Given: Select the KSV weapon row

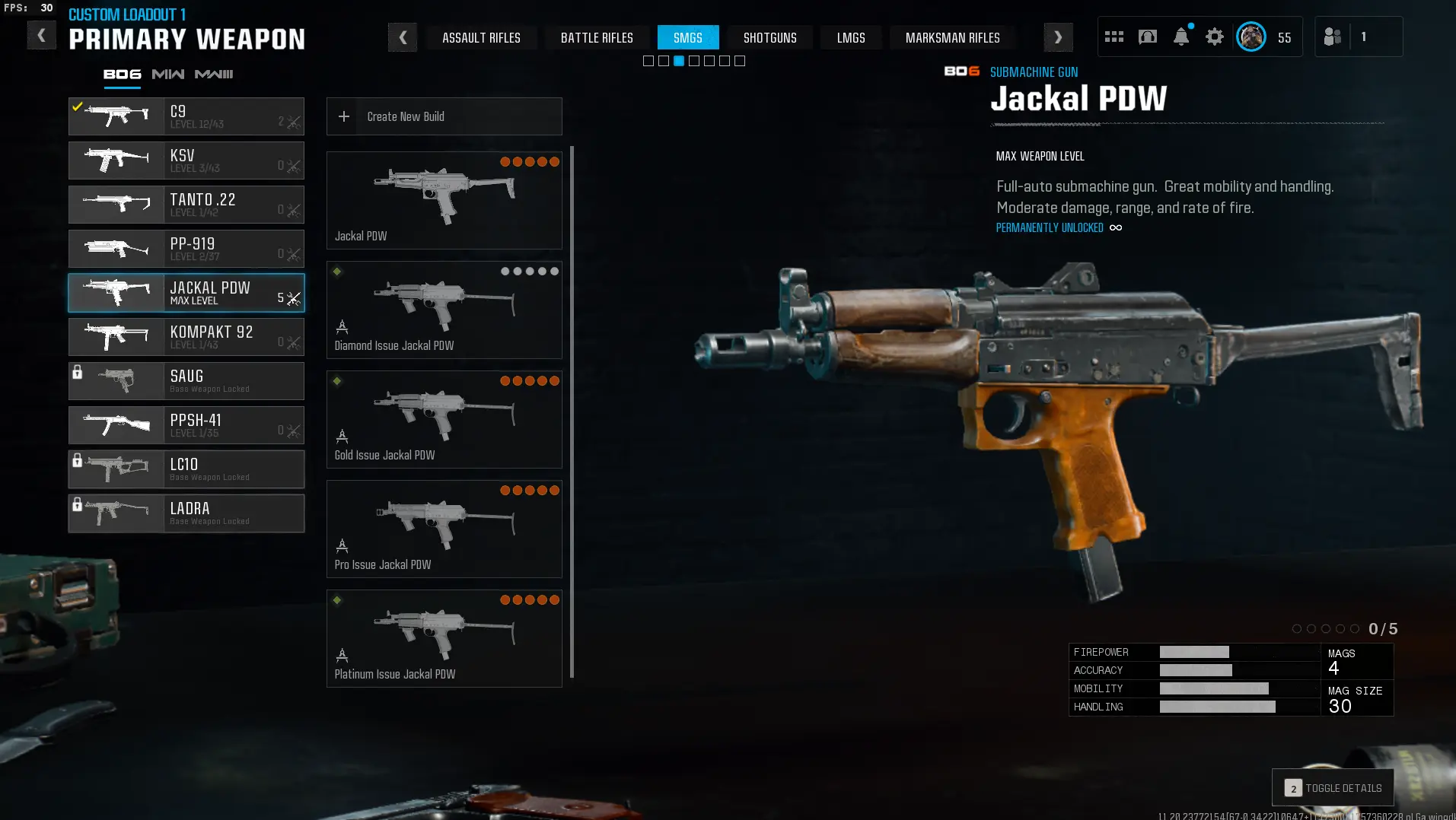Looking at the screenshot, I should 186,161.
